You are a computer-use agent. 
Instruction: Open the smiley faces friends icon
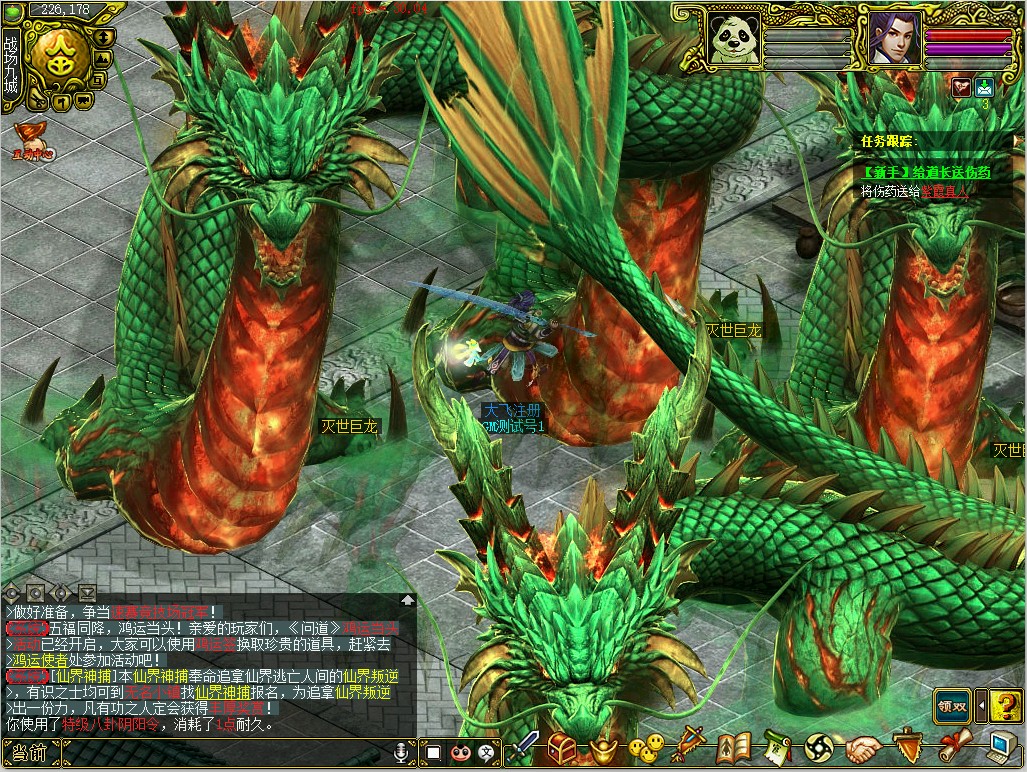tap(646, 747)
